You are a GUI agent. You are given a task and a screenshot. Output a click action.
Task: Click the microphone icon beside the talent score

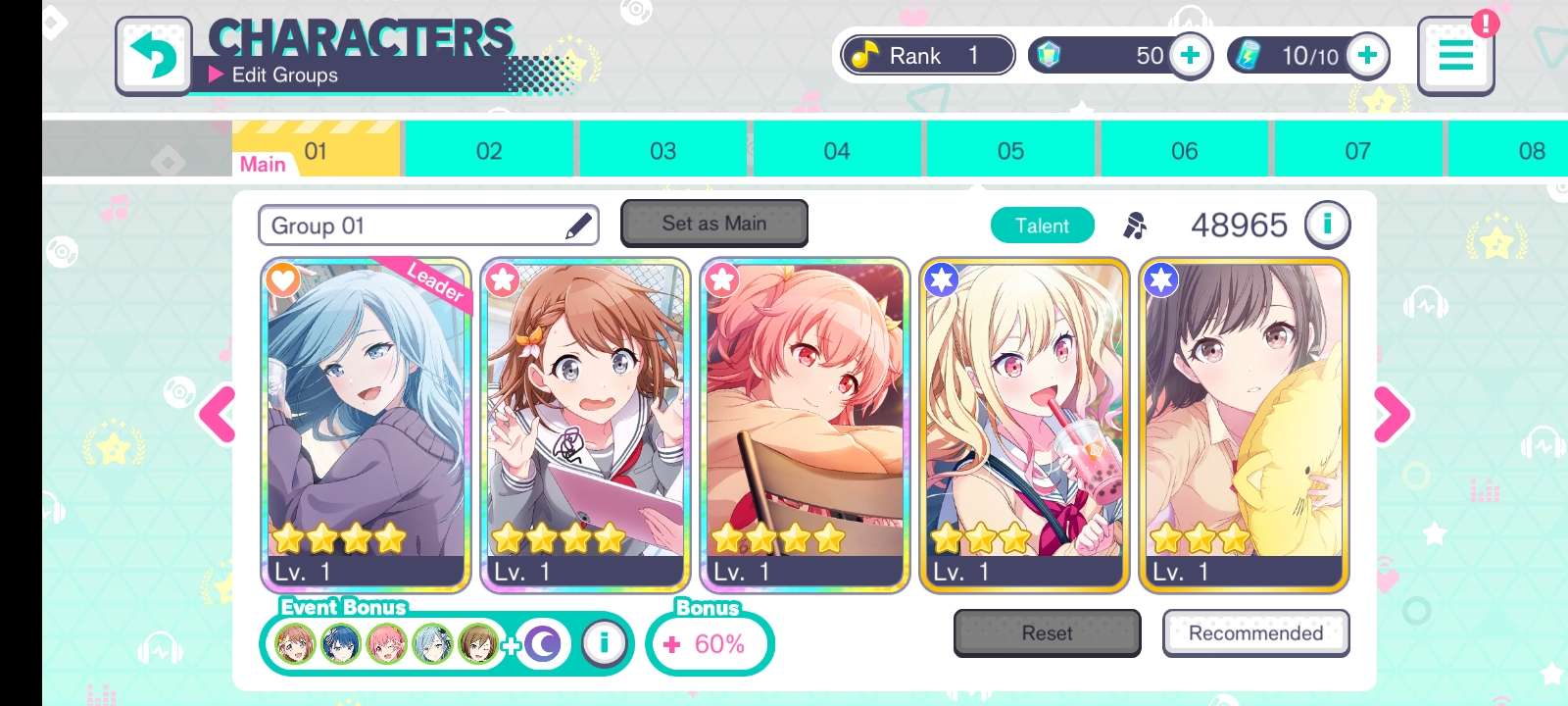point(1134,225)
